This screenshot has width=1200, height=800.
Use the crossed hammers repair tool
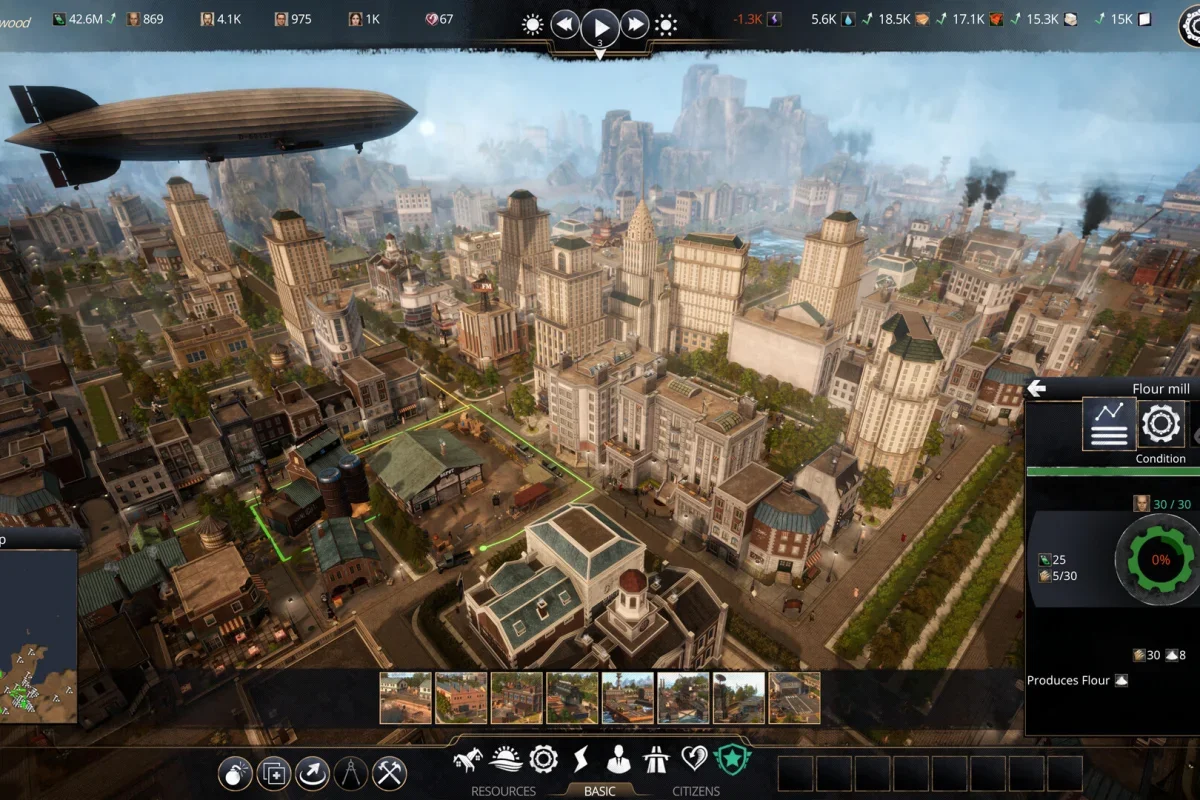click(x=389, y=773)
